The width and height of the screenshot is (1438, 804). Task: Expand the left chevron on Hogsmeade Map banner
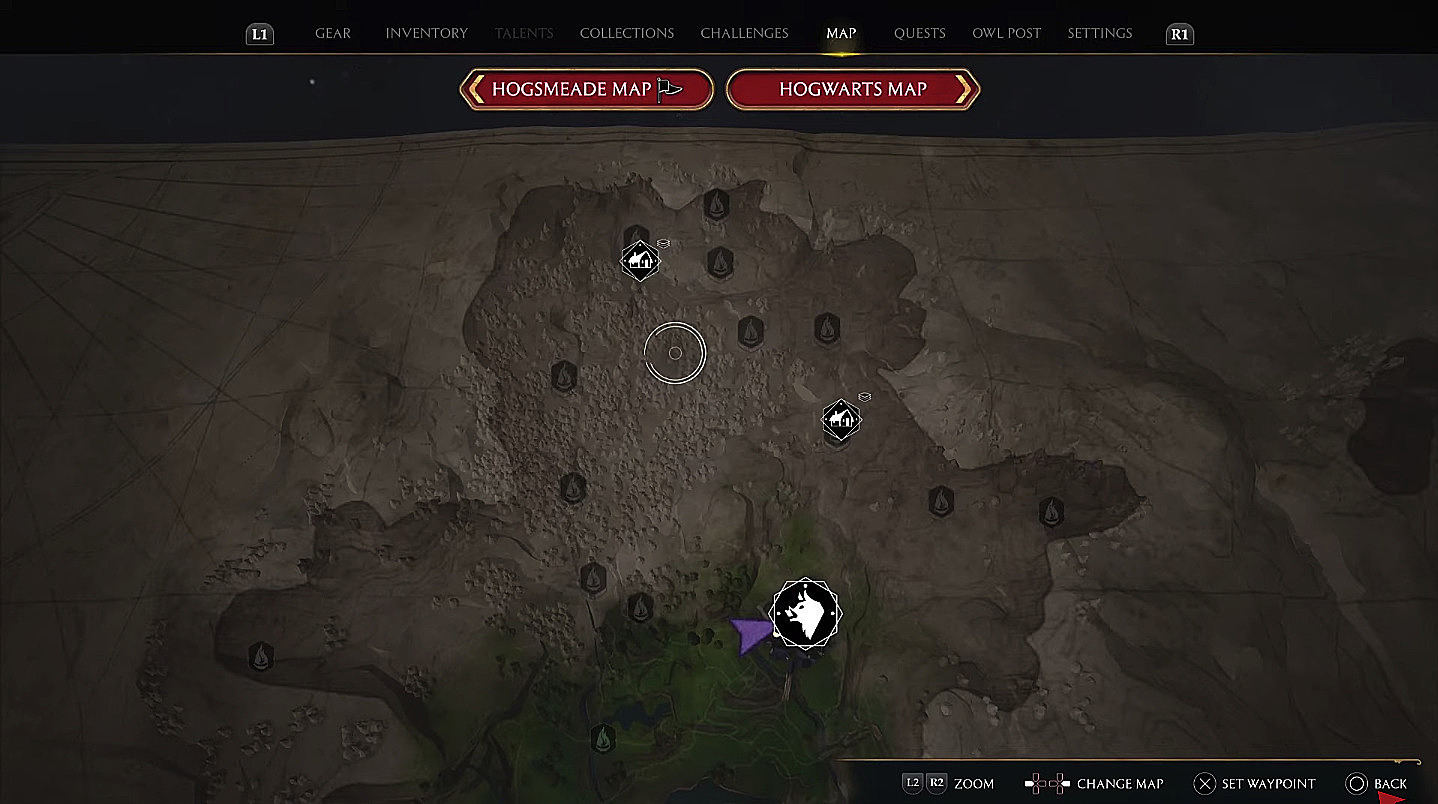point(475,89)
